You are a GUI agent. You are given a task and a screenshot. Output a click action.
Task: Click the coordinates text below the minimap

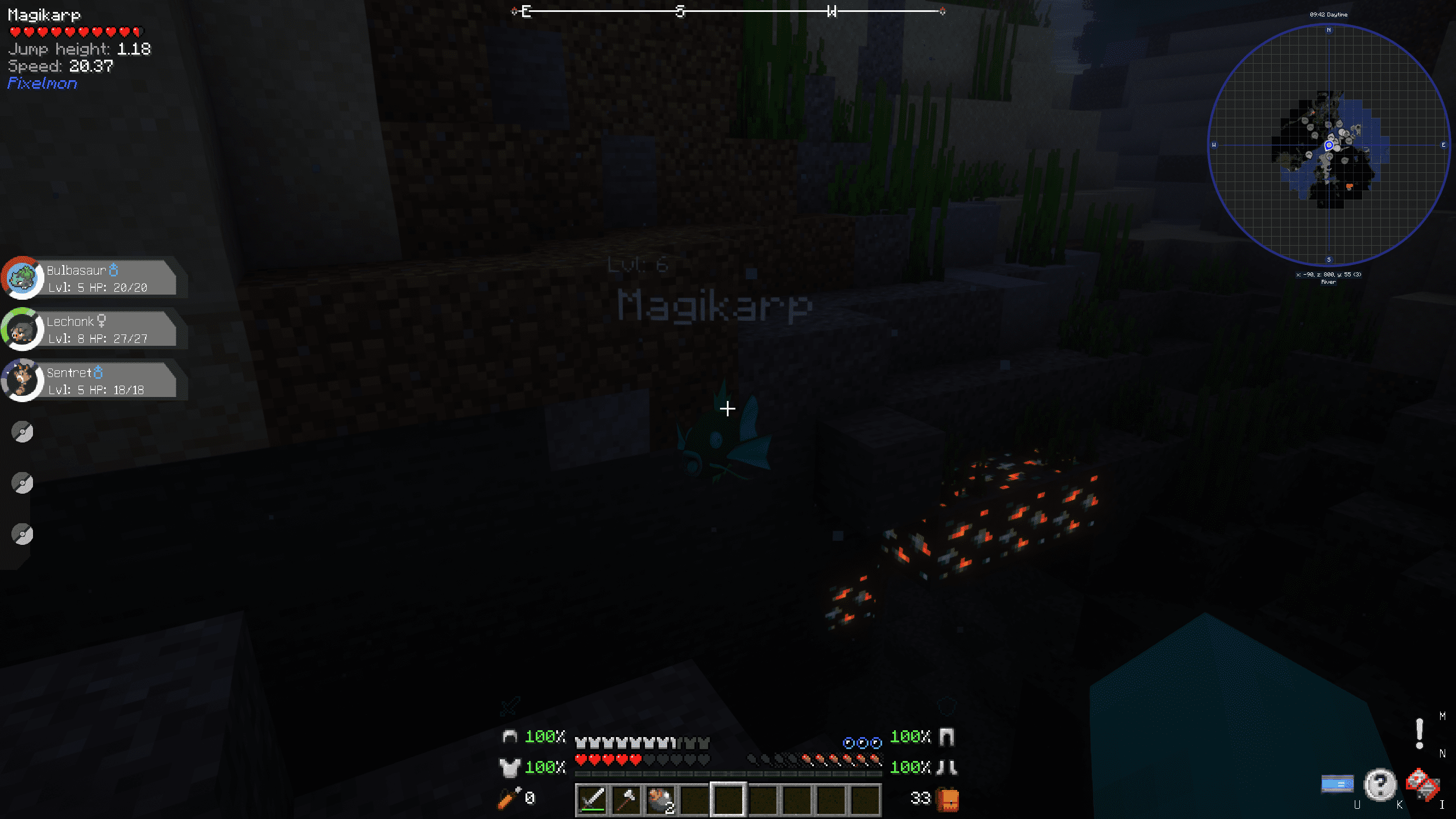coord(1328,274)
